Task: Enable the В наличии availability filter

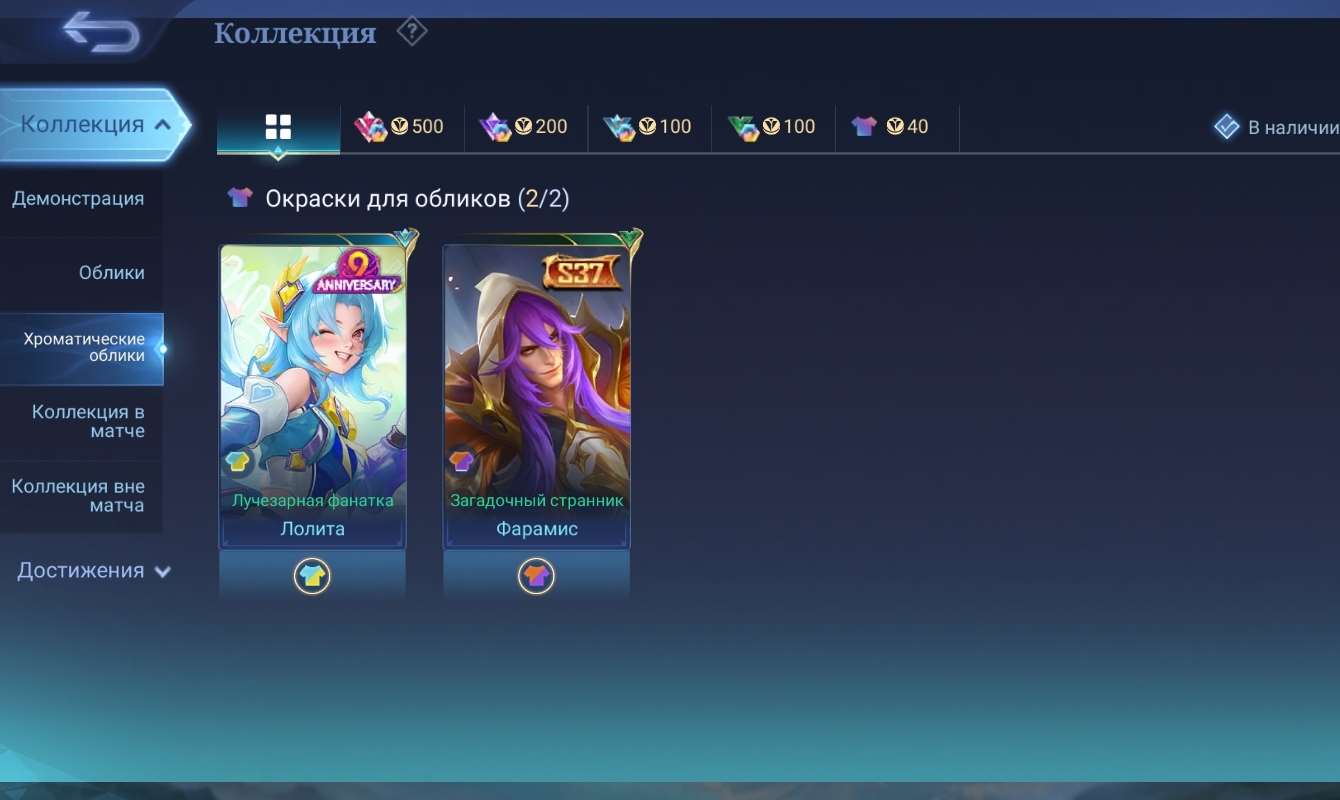Action: (1290, 126)
